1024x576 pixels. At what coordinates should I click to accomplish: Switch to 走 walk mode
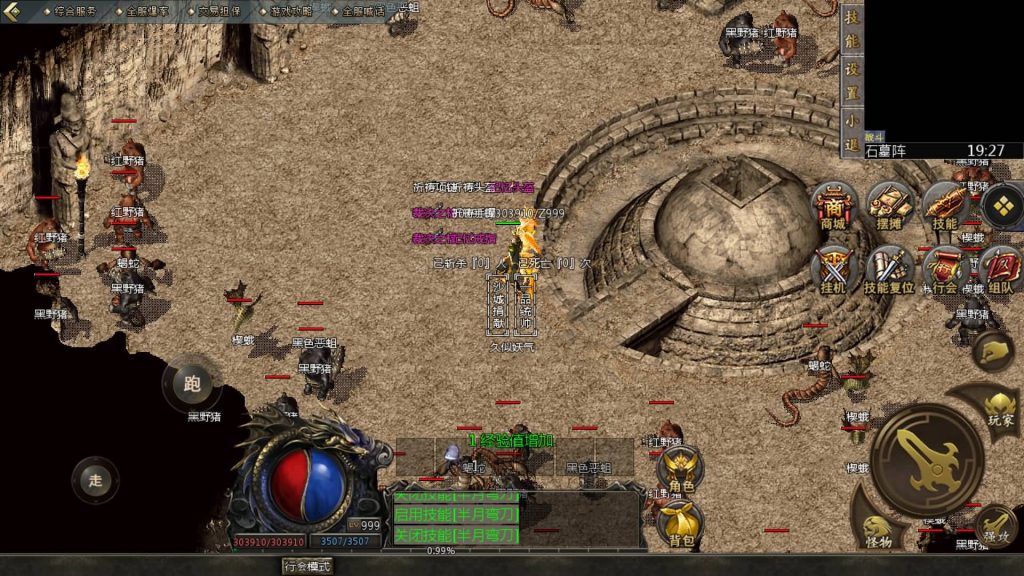tap(95, 480)
